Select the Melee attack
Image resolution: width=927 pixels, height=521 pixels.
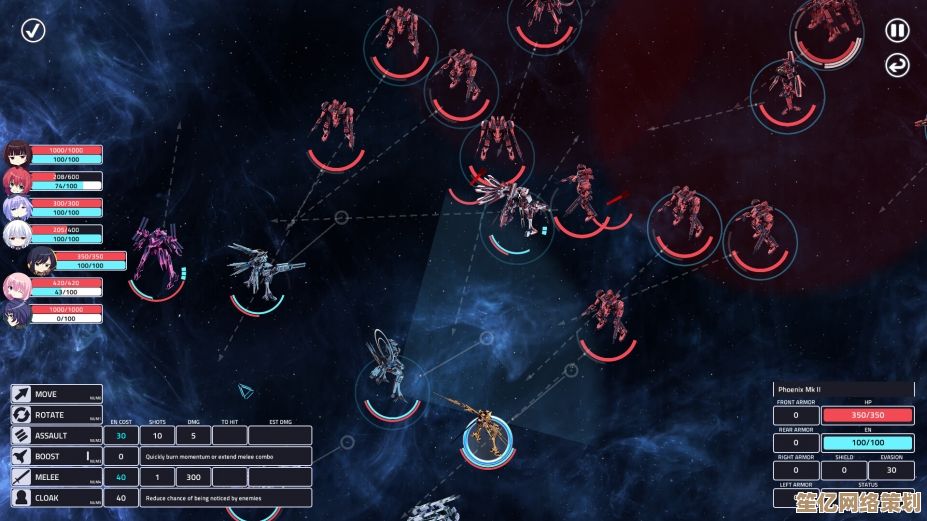(57, 477)
